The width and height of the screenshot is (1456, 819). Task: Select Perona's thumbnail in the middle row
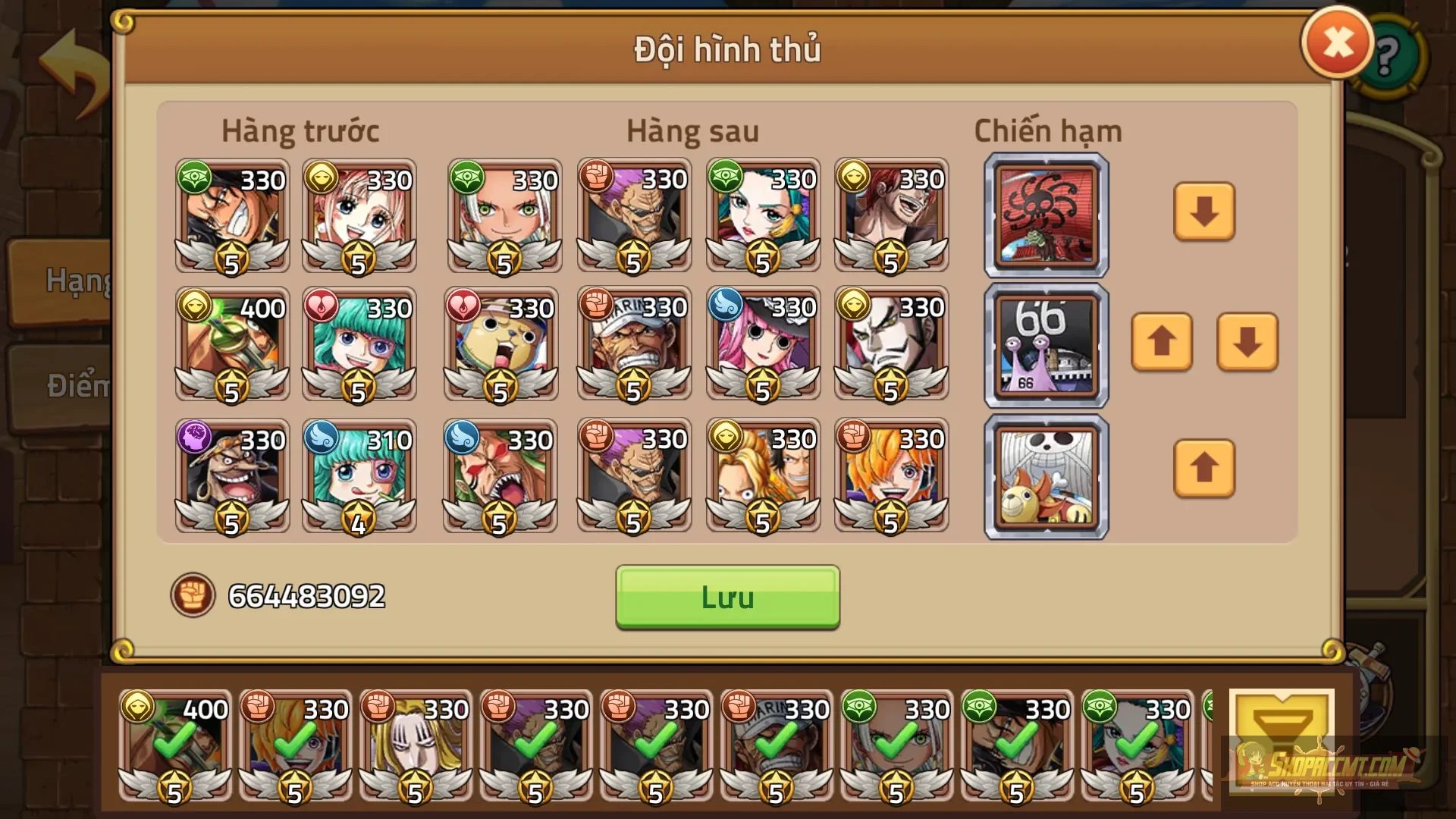762,345
